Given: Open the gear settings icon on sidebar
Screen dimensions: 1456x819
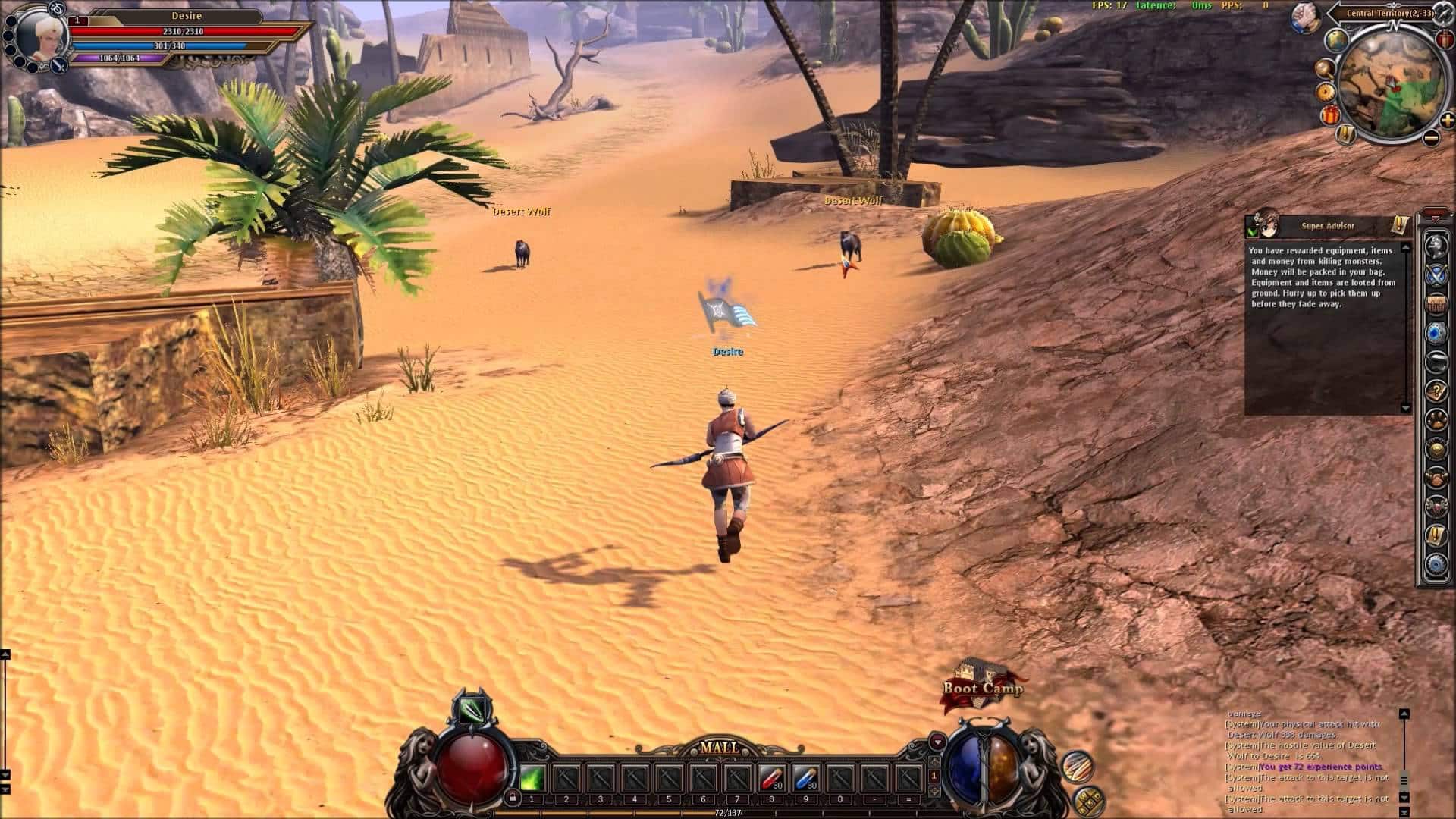Looking at the screenshot, I should (1436, 564).
